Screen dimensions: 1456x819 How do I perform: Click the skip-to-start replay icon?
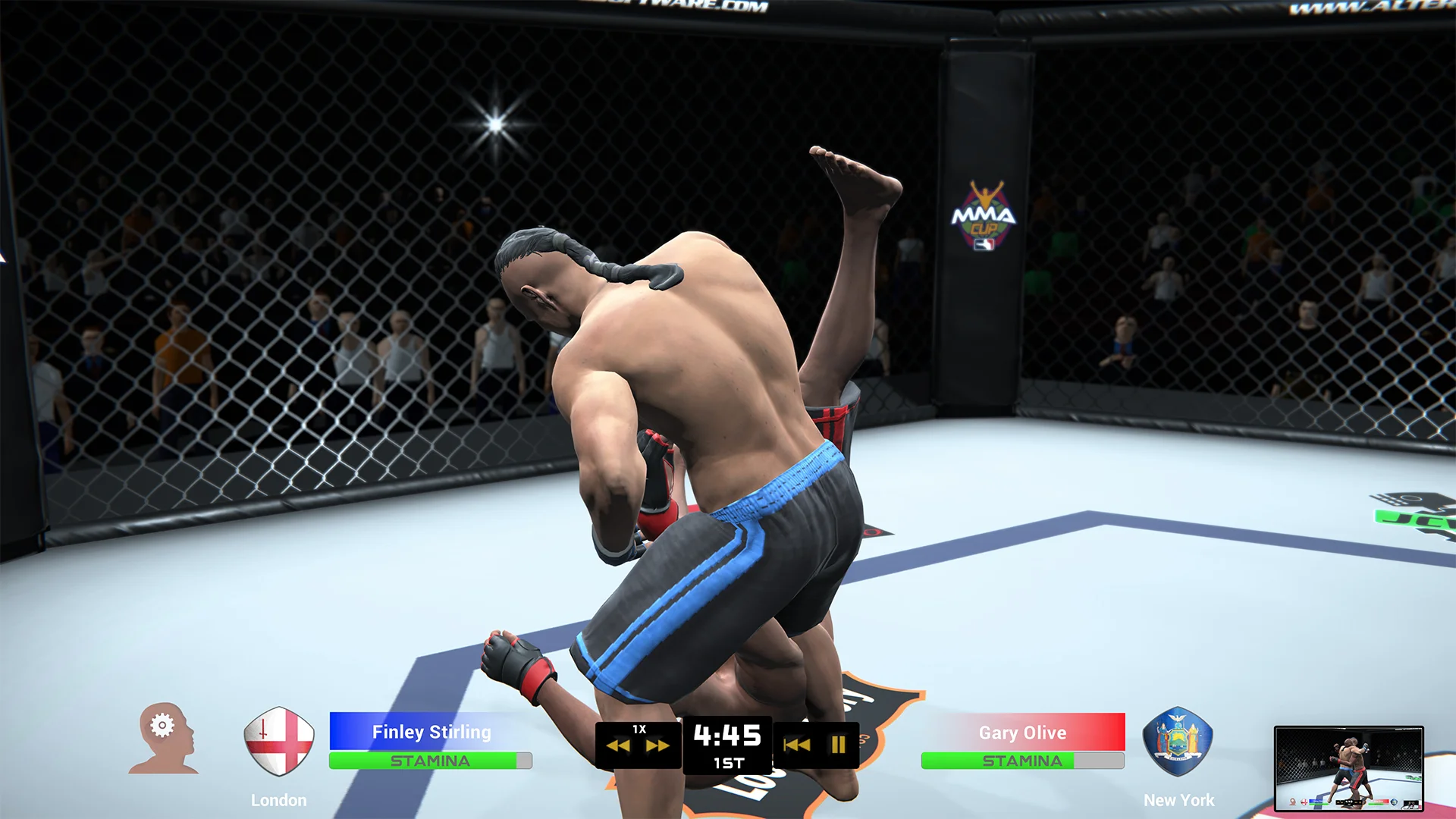coord(799,745)
